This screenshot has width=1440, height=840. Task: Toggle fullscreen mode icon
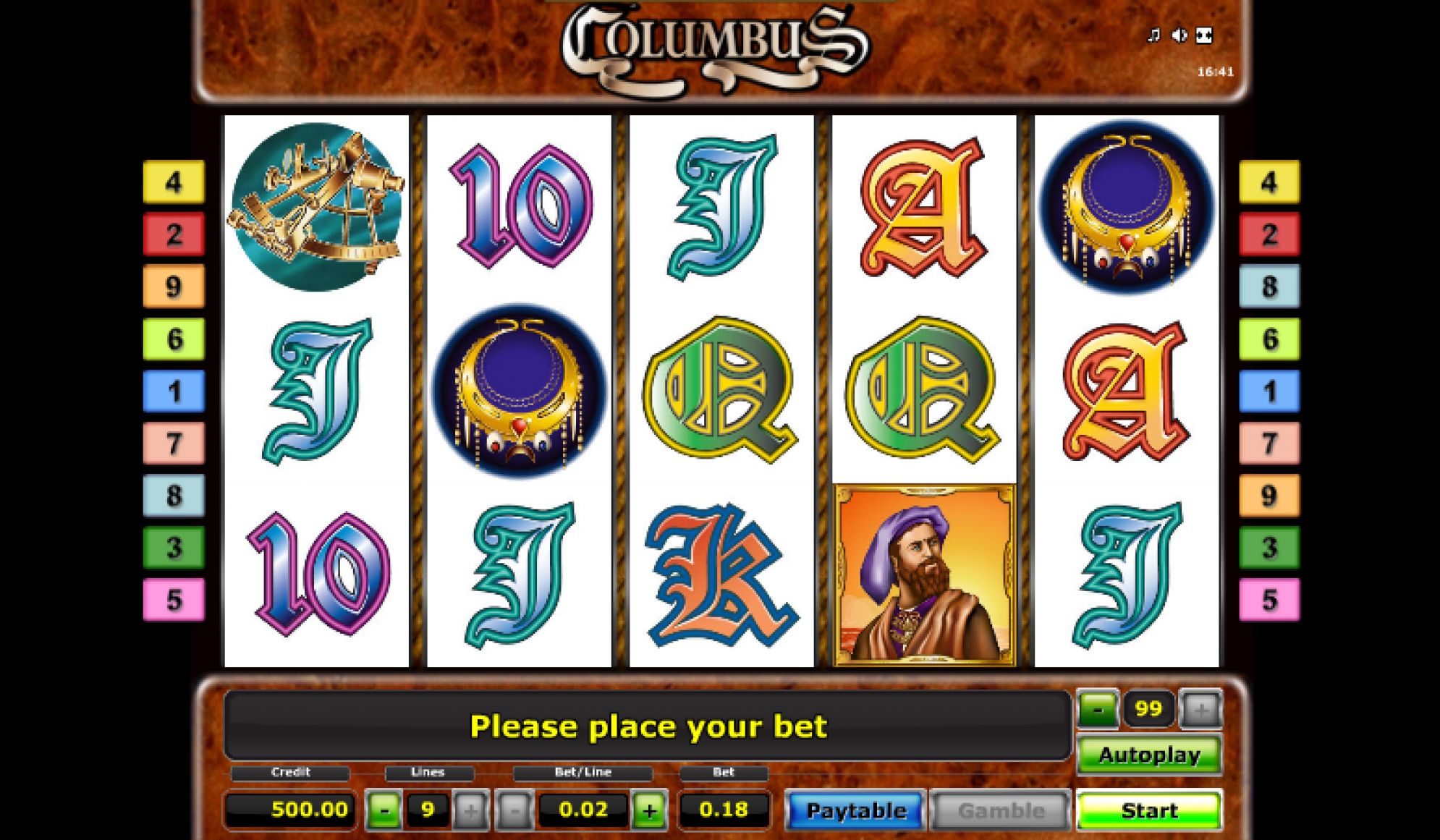(1204, 35)
